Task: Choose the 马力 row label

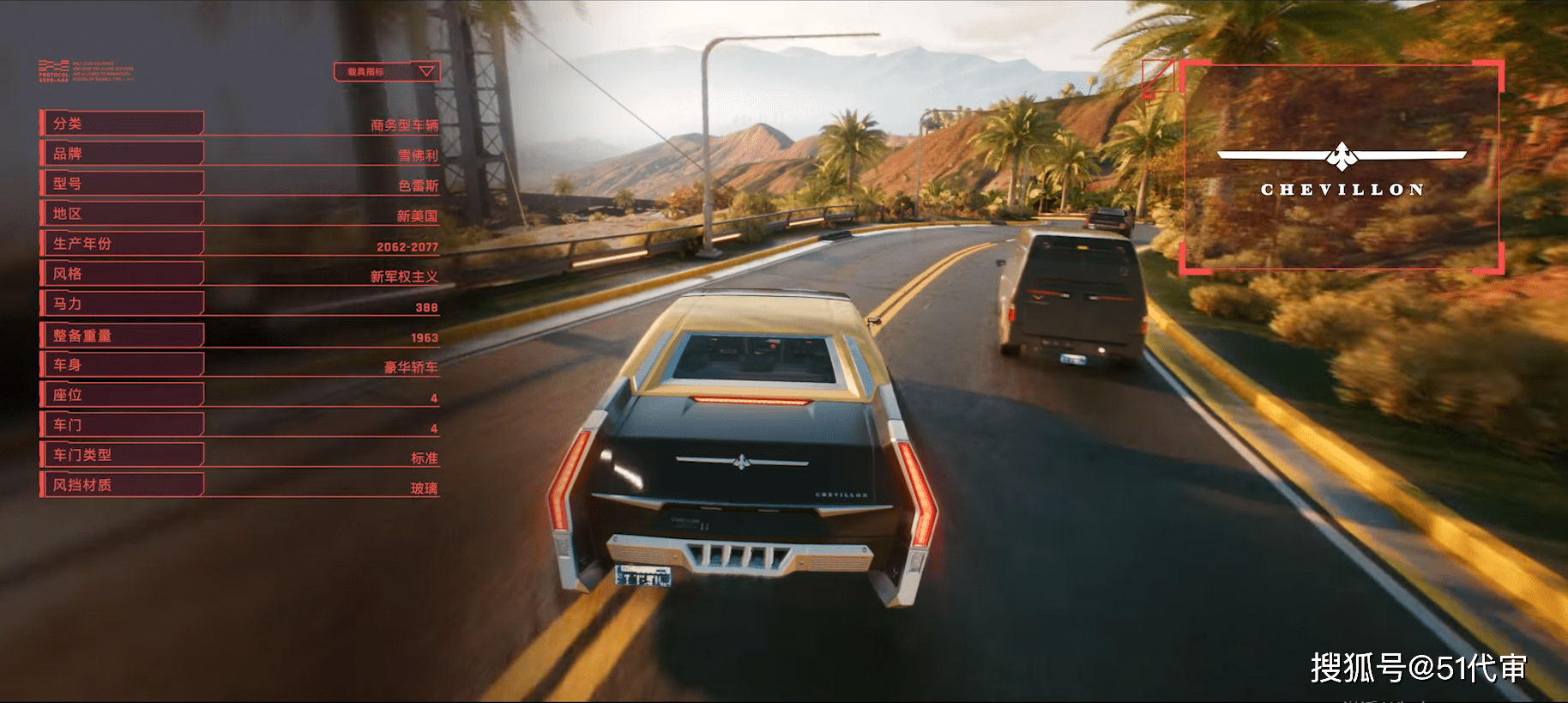Action: coord(122,304)
